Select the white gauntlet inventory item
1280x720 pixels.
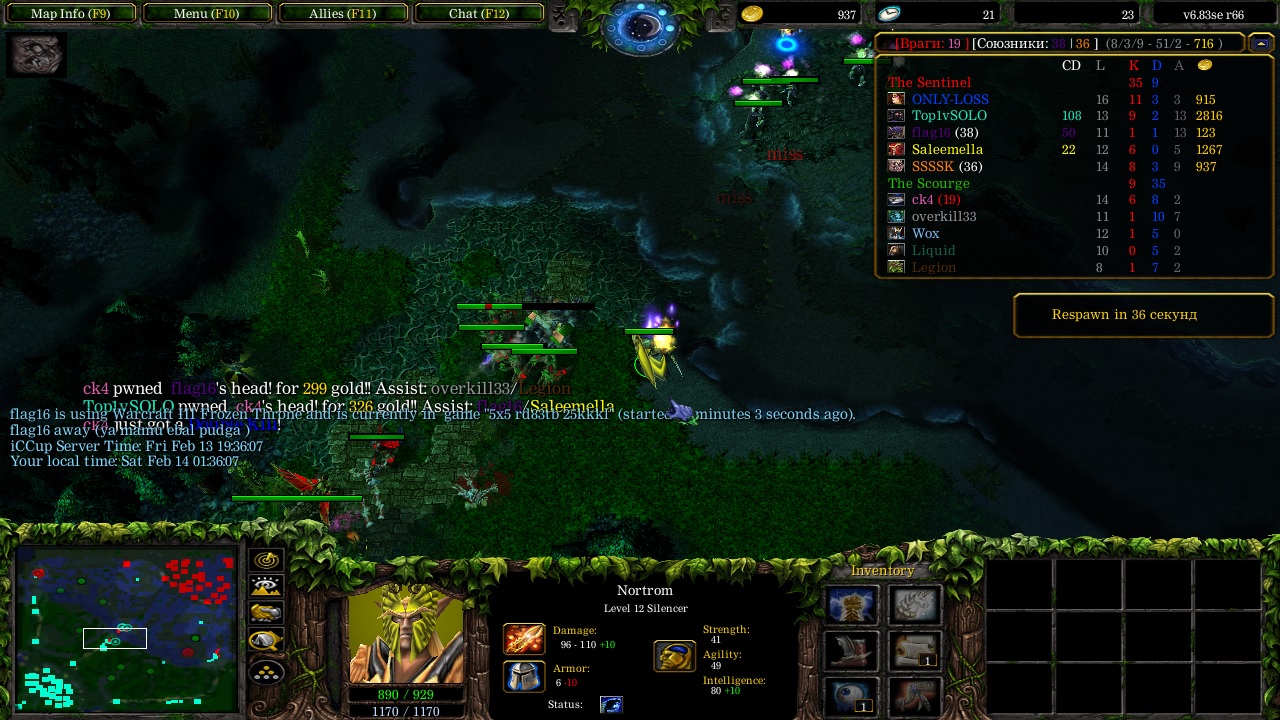[x=914, y=606]
